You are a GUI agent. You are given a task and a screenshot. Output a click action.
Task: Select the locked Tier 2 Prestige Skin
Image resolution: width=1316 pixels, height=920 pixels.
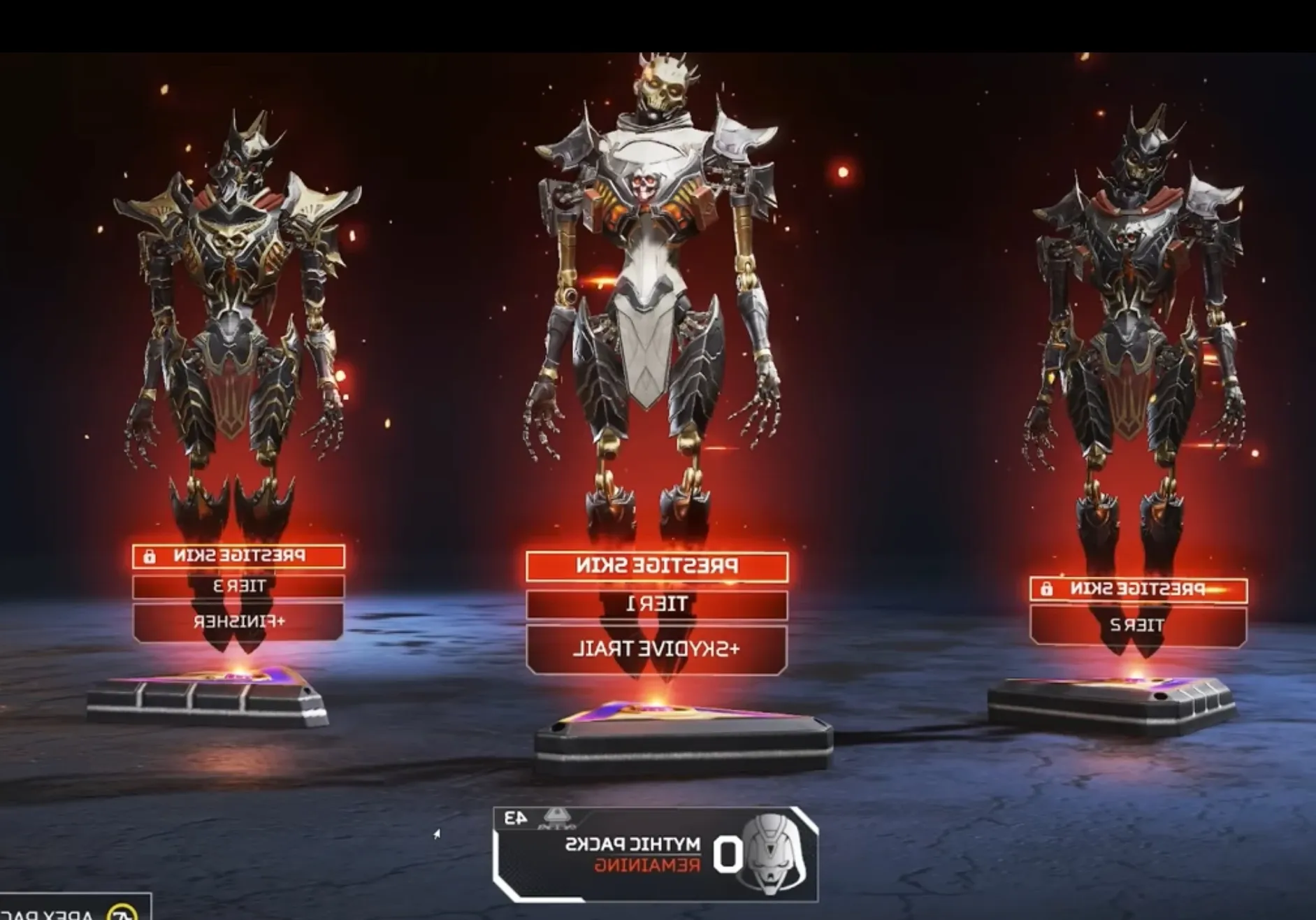pos(1138,589)
